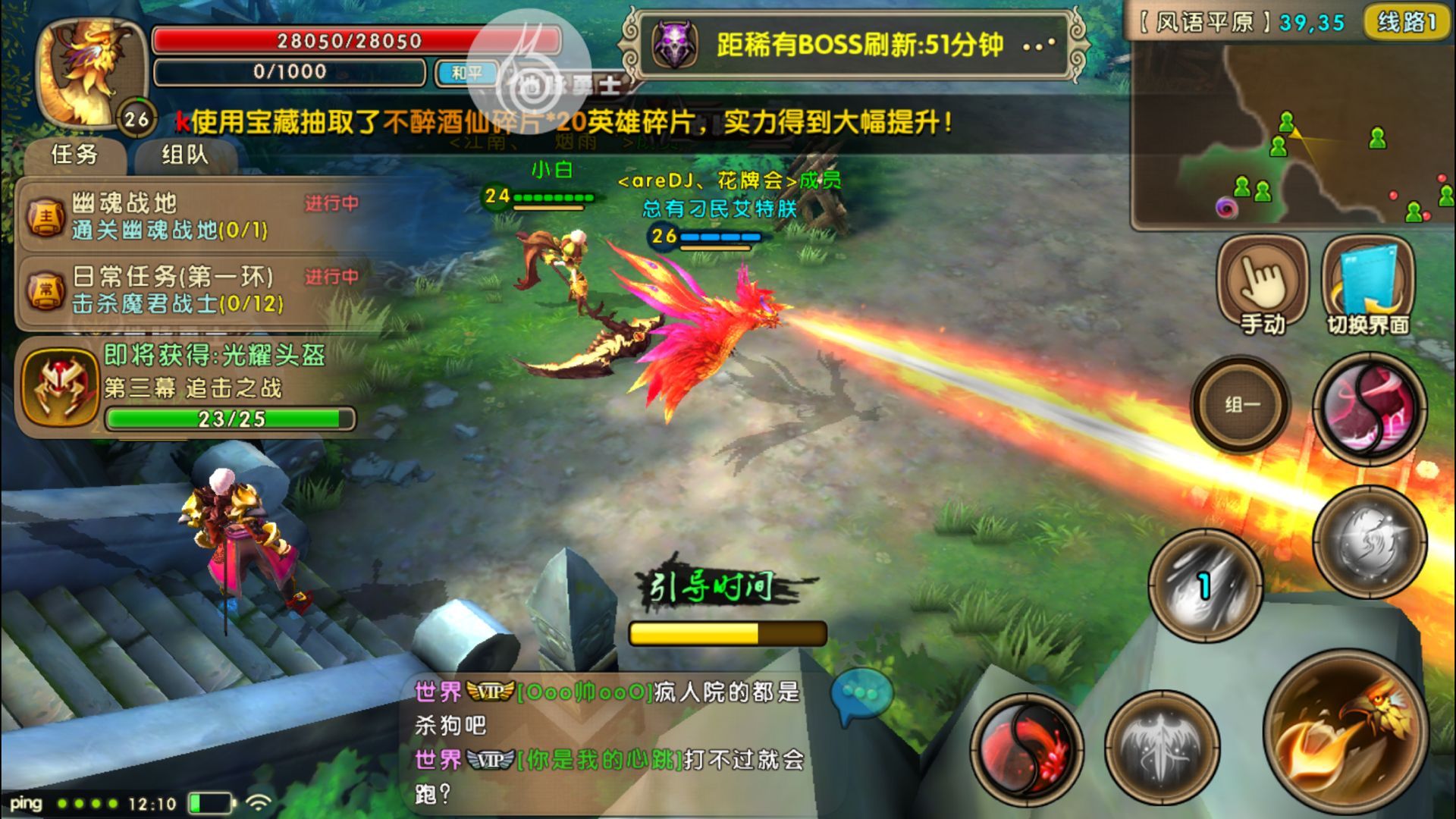Select the 组一 skill group button
This screenshot has height=819, width=1456.
[1241, 405]
